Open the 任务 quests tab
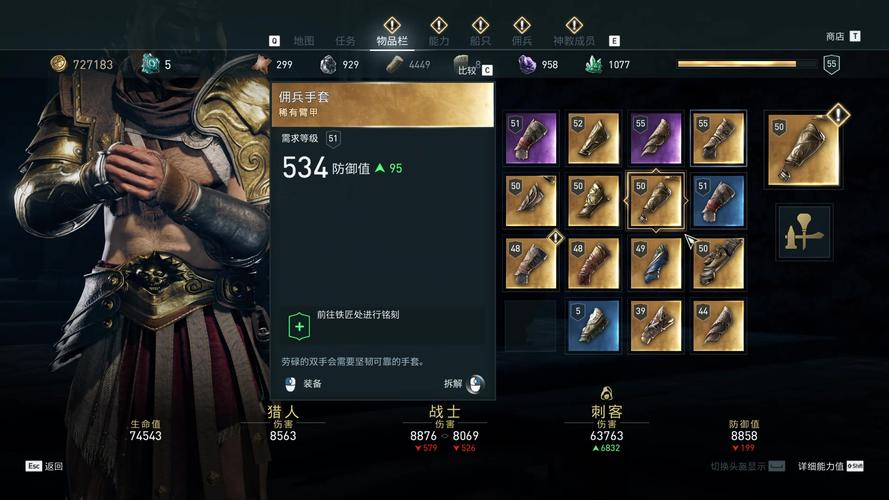 (346, 41)
